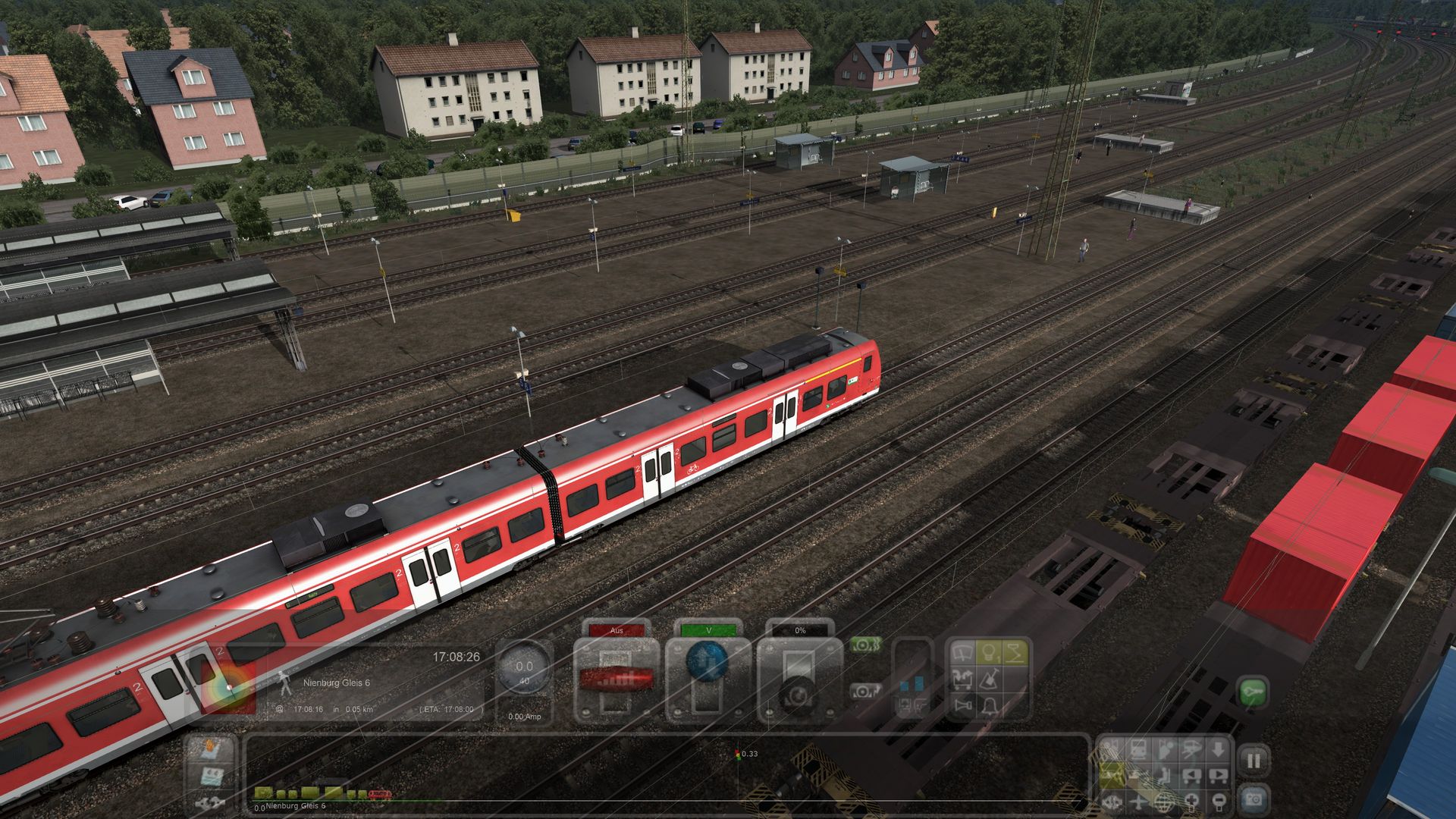Move camera to next vehicle with right arrow
1456x819 pixels.
click(1218, 776)
